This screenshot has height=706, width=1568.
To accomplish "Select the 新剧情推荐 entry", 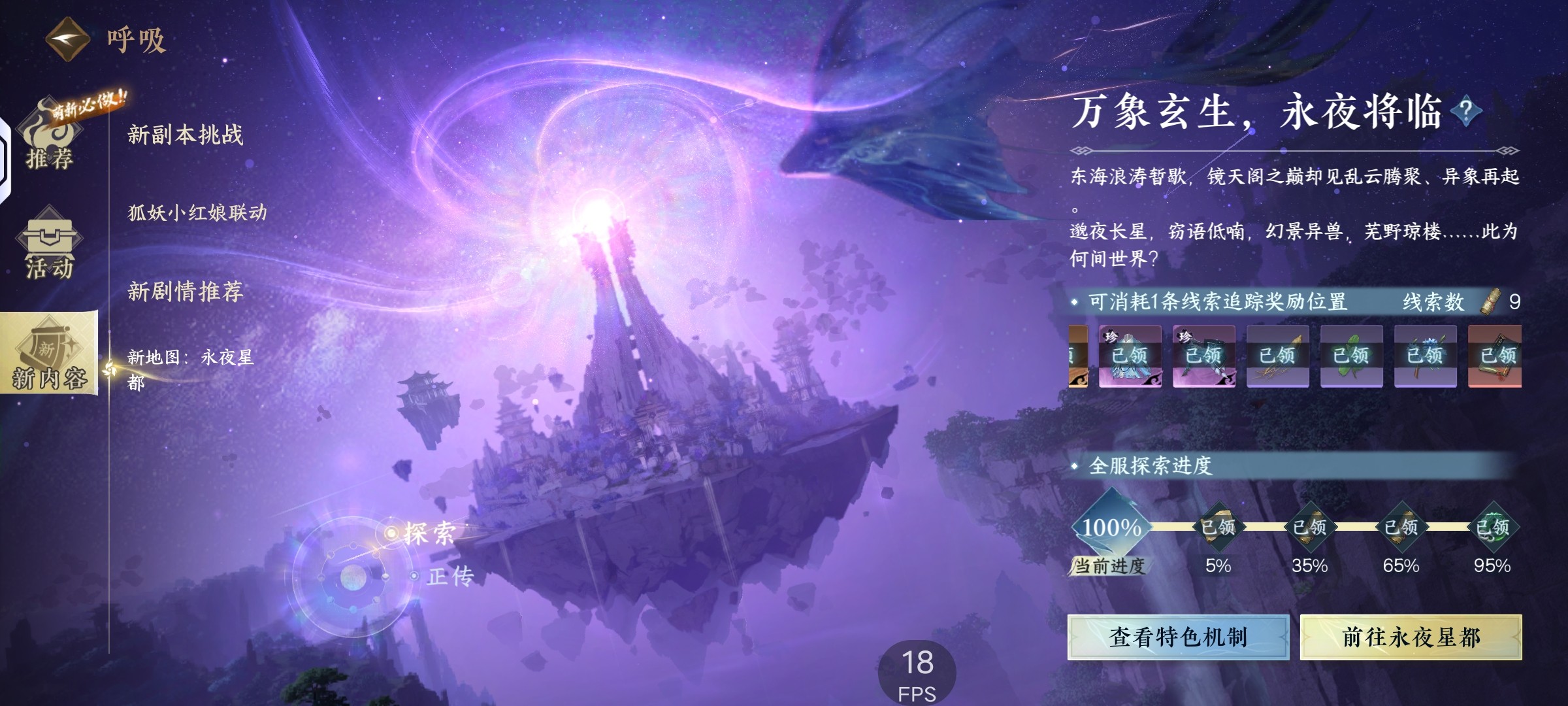I will 186,291.
